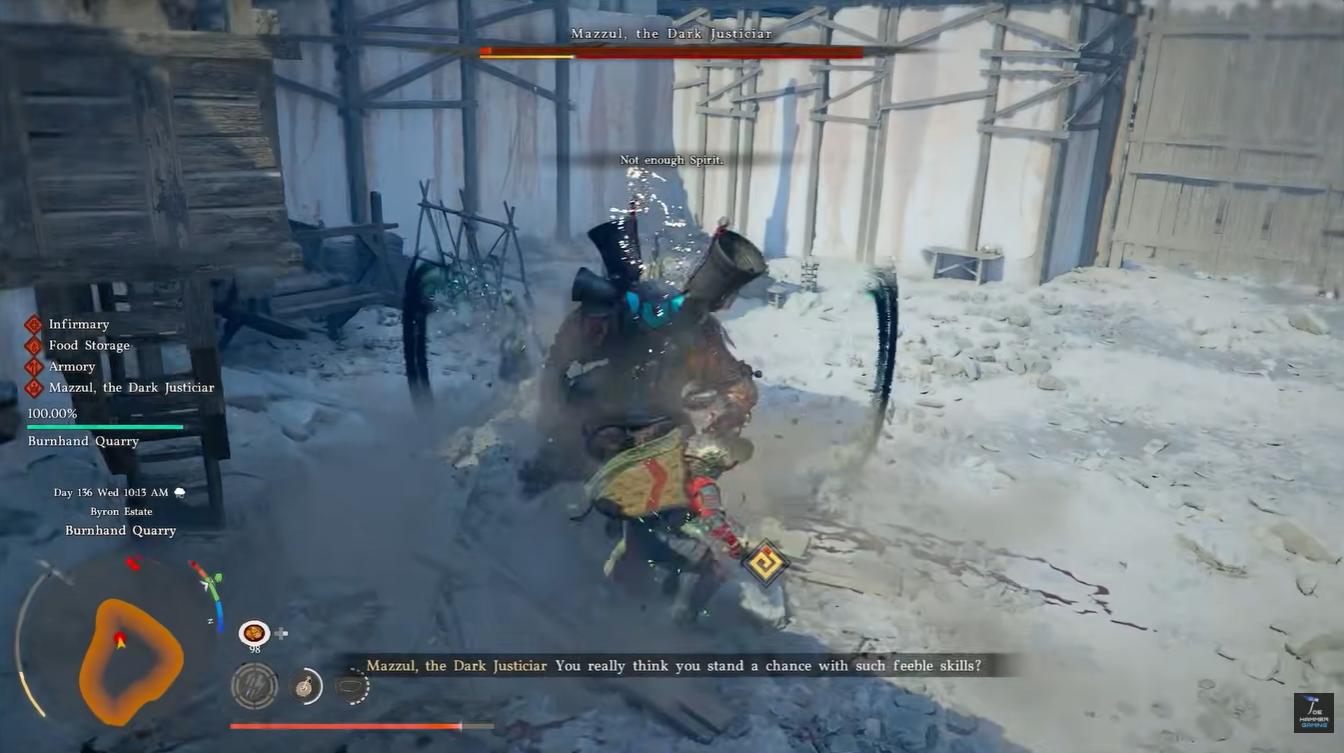Click the Byron Estate label
This screenshot has width=1344, height=753.
pyautogui.click(x=120, y=511)
